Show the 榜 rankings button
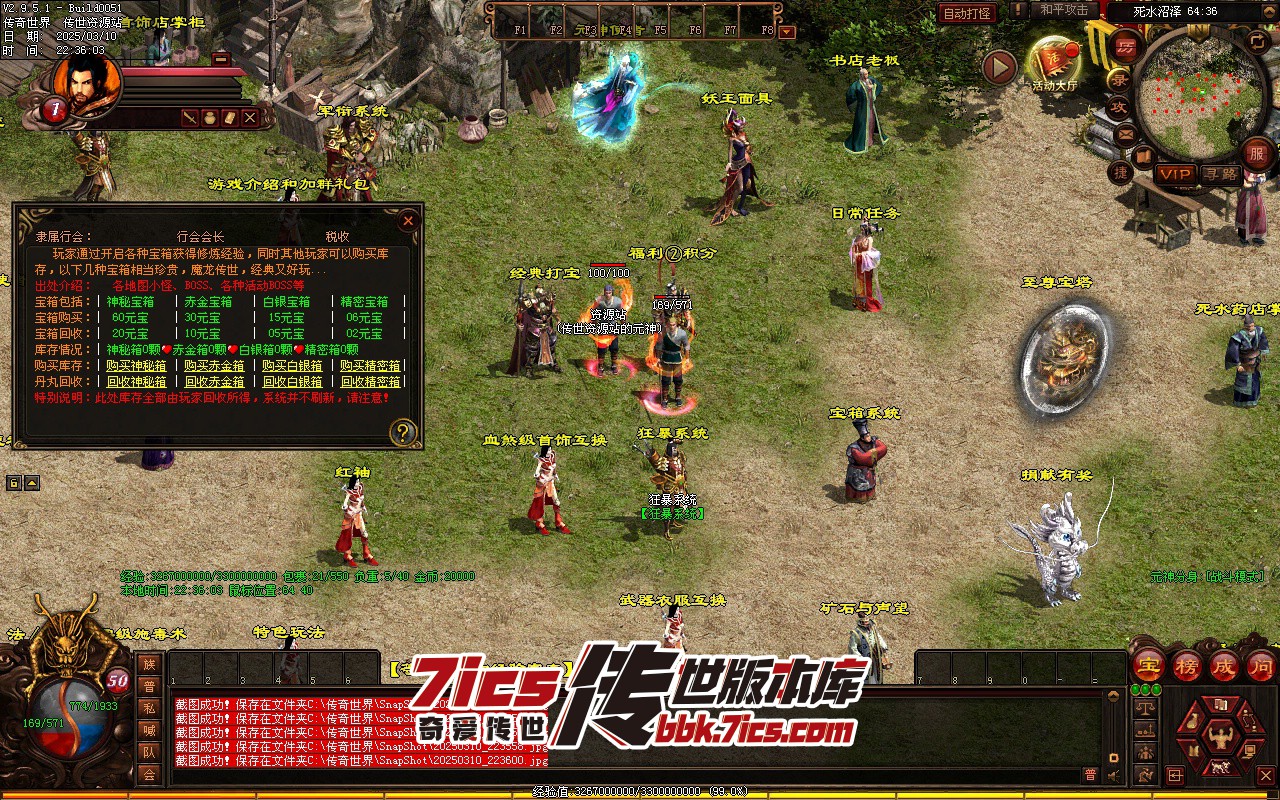The image size is (1280, 800). [1187, 665]
